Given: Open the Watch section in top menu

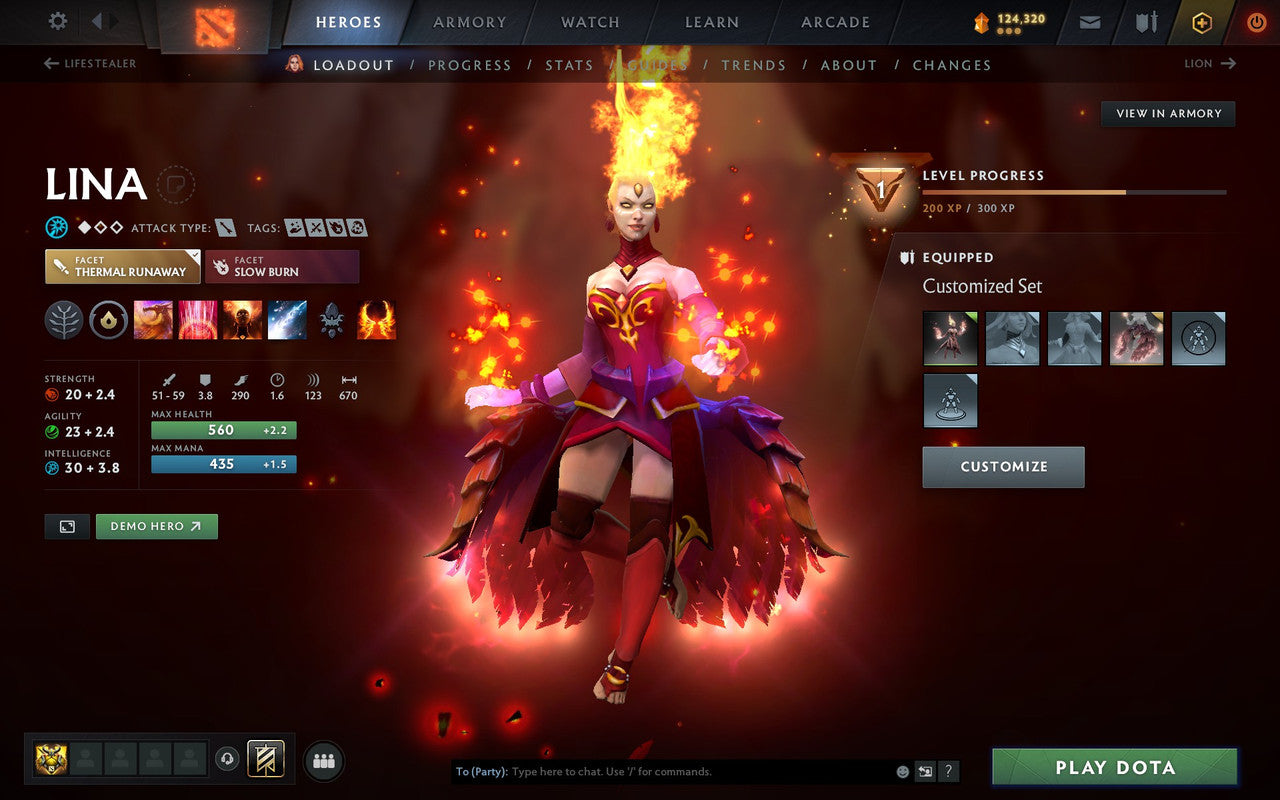Looking at the screenshot, I should [589, 21].
